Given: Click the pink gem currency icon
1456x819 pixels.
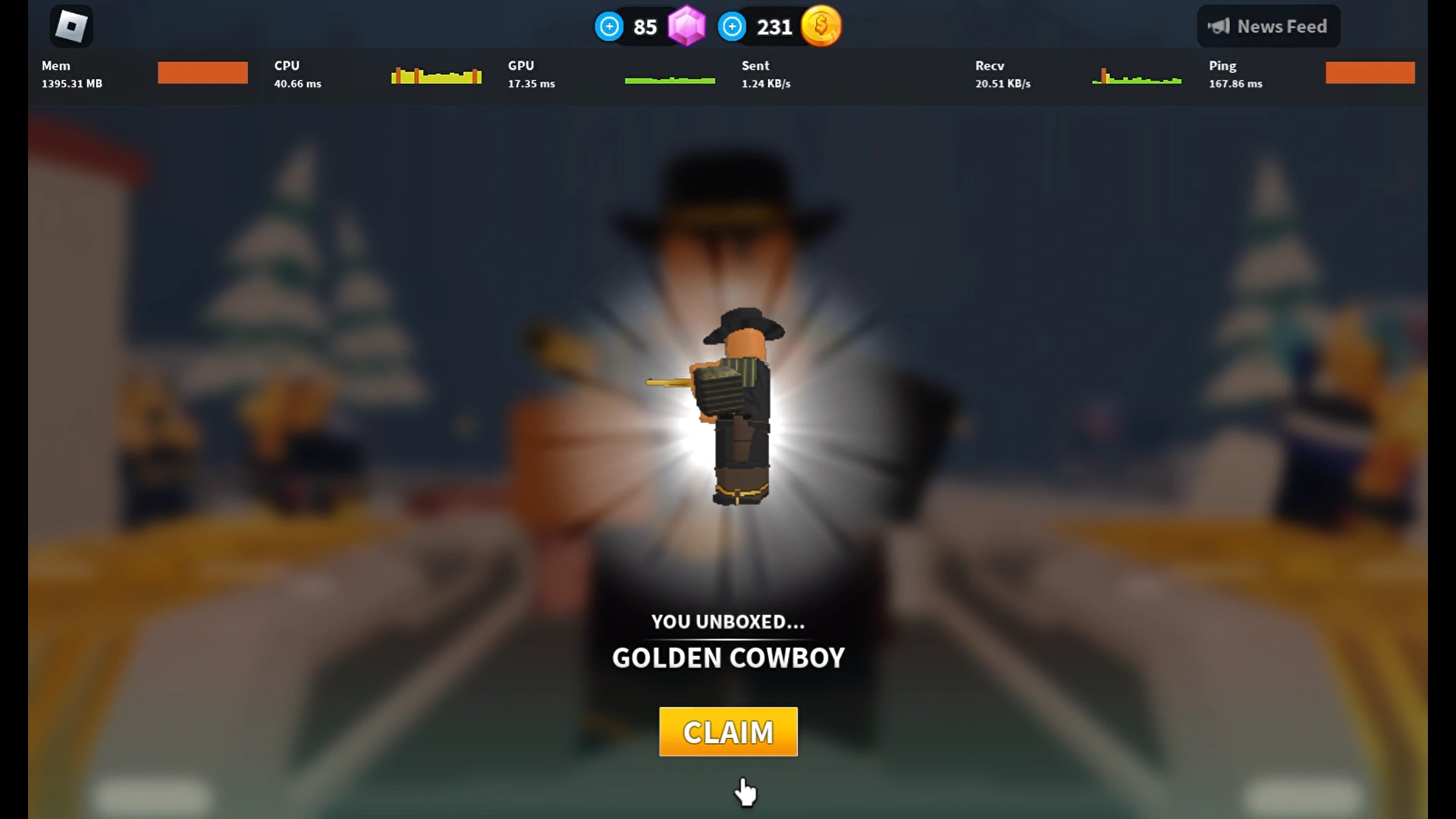Looking at the screenshot, I should pyautogui.click(x=686, y=26).
